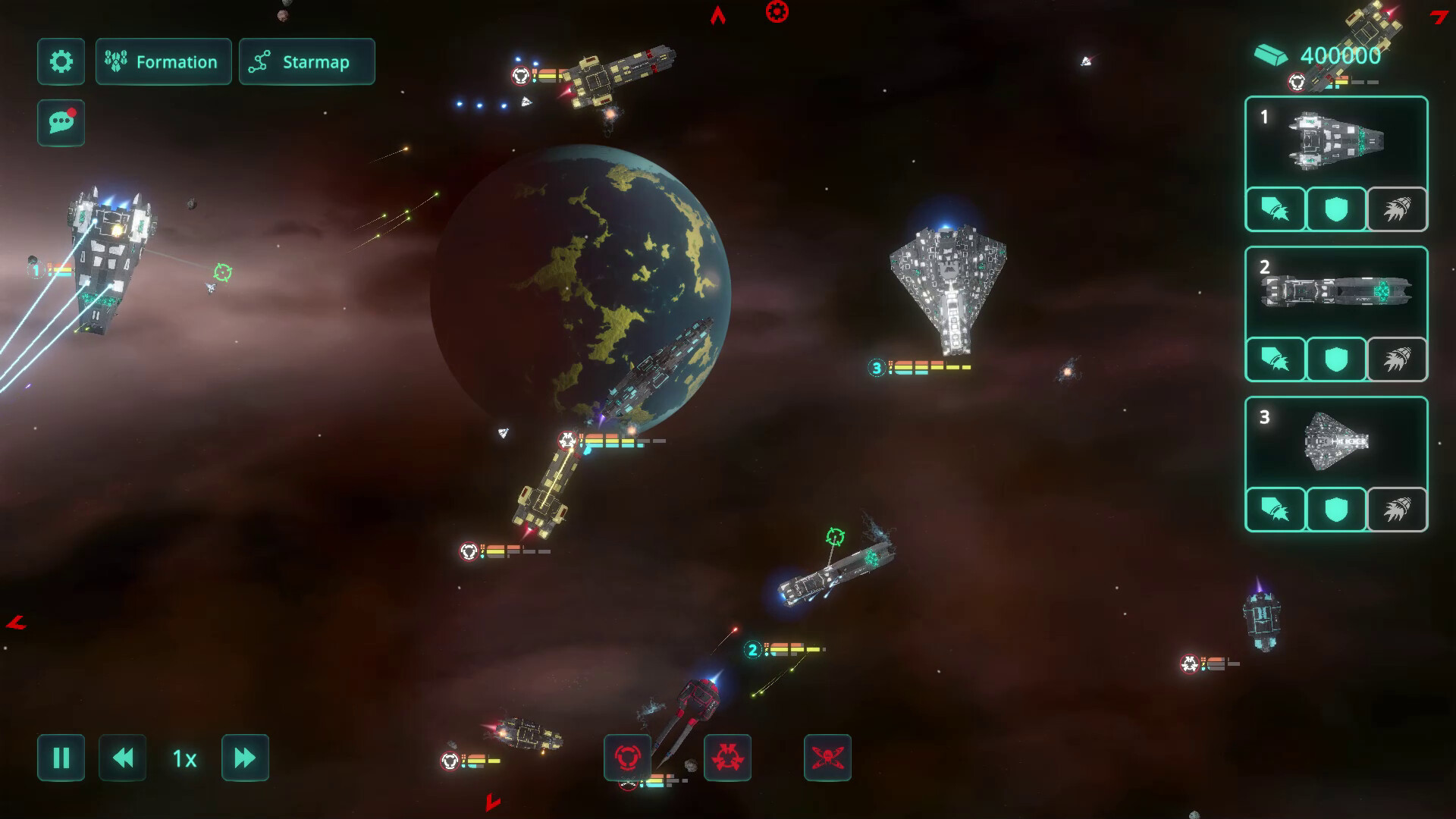Pause the battle
Screen dimensions: 1456x819
point(61,758)
